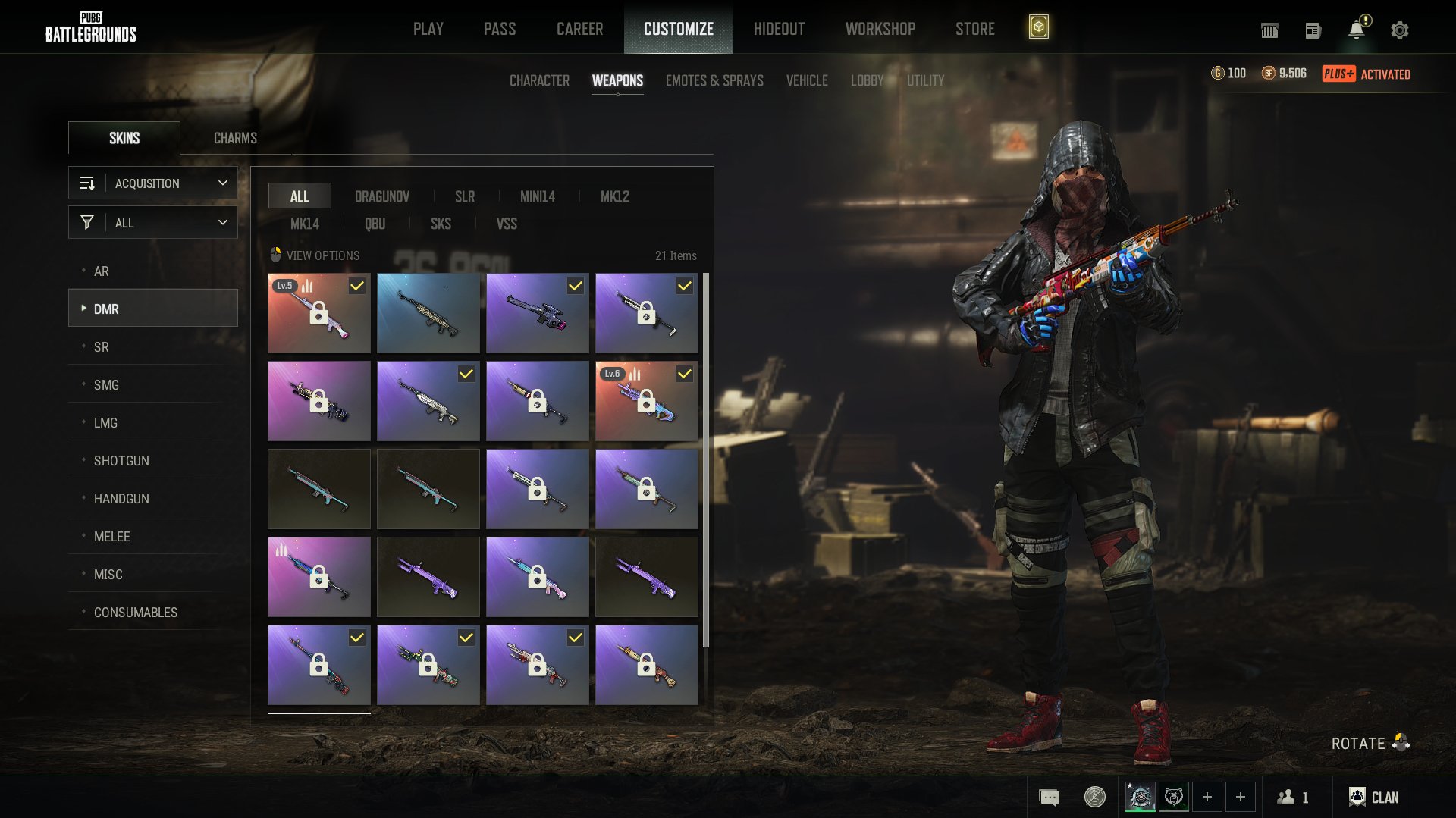Open the Clan panel
1456x818 pixels.
pos(1373,797)
